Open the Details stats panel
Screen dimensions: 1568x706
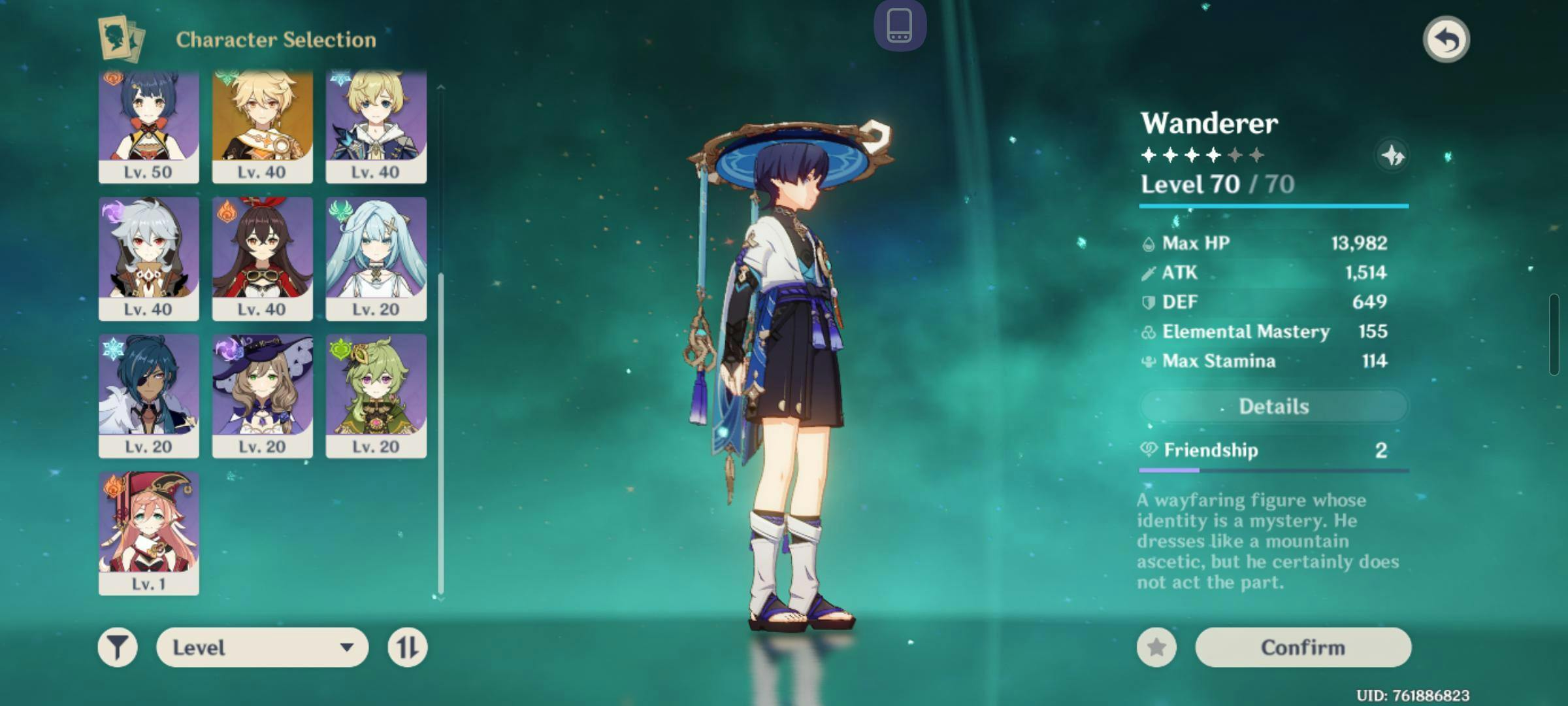pyautogui.click(x=1273, y=407)
